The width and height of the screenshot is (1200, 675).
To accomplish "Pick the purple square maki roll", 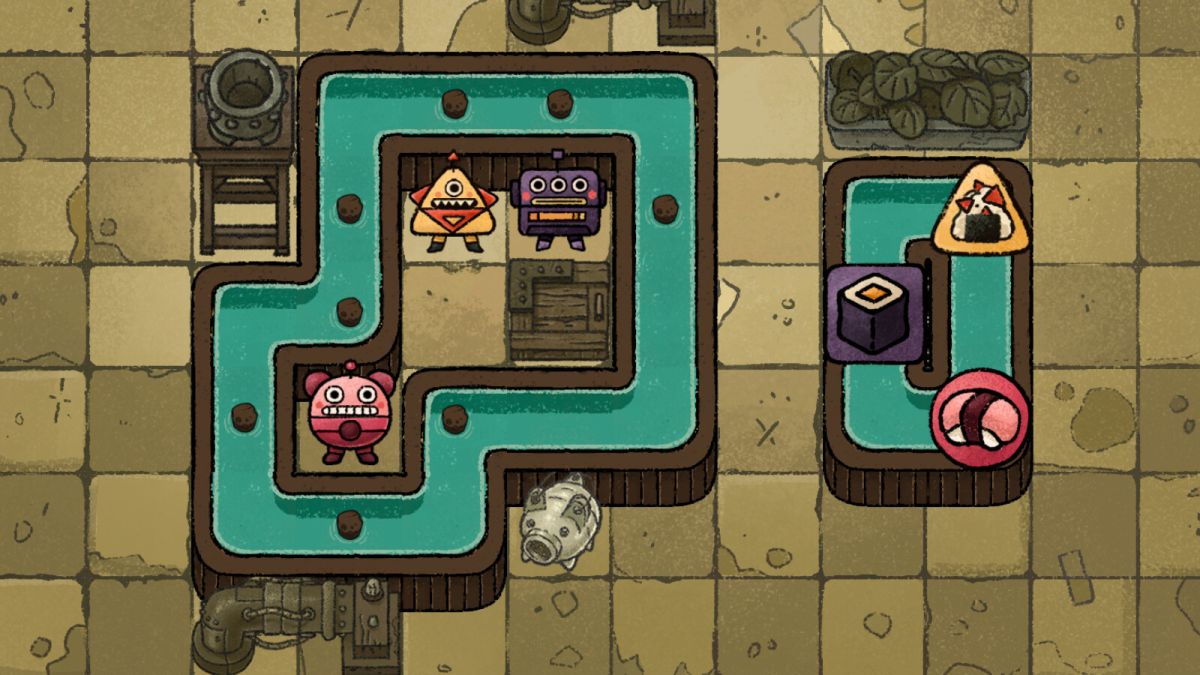I will [873, 311].
